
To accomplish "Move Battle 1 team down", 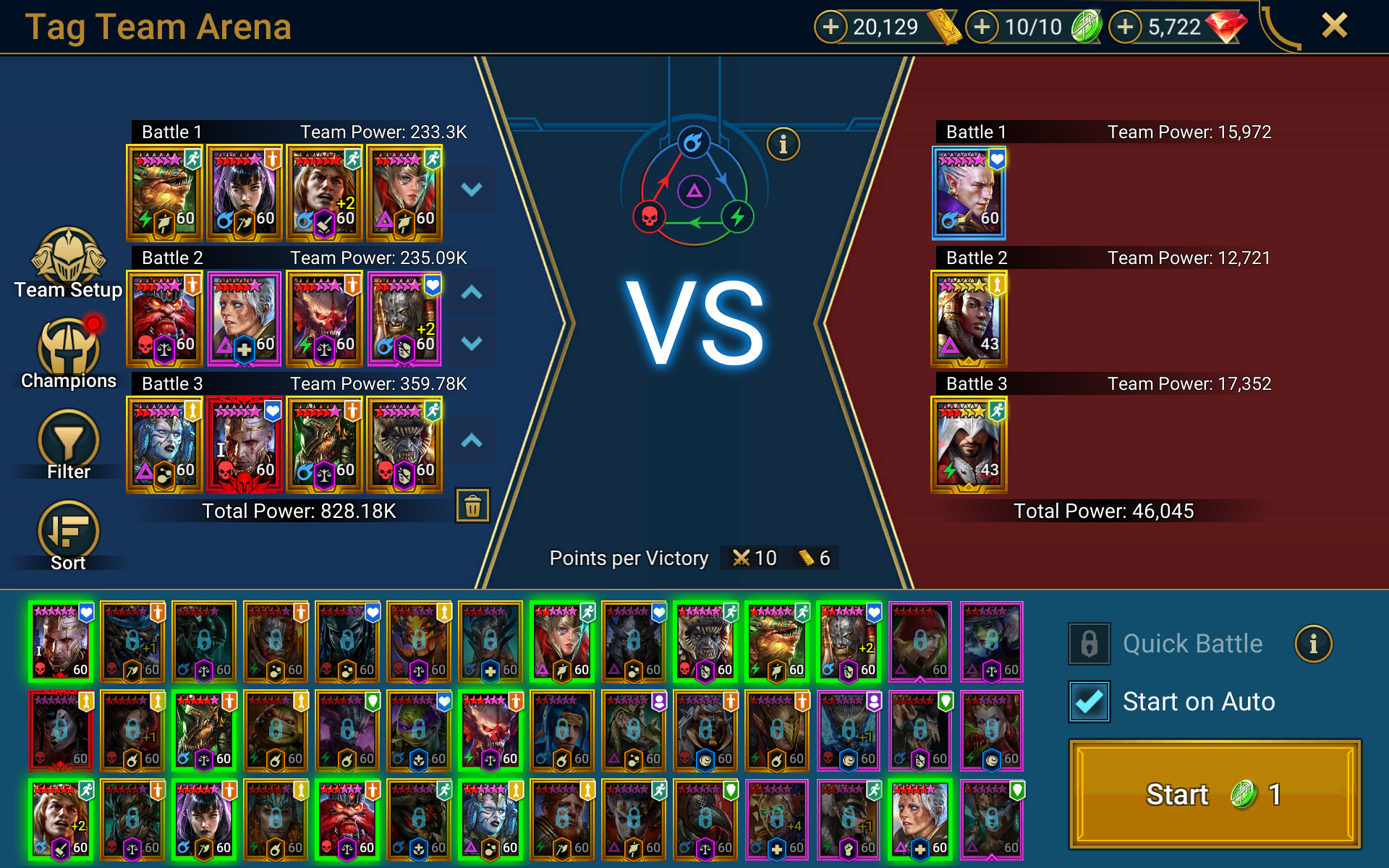I will tap(472, 190).
